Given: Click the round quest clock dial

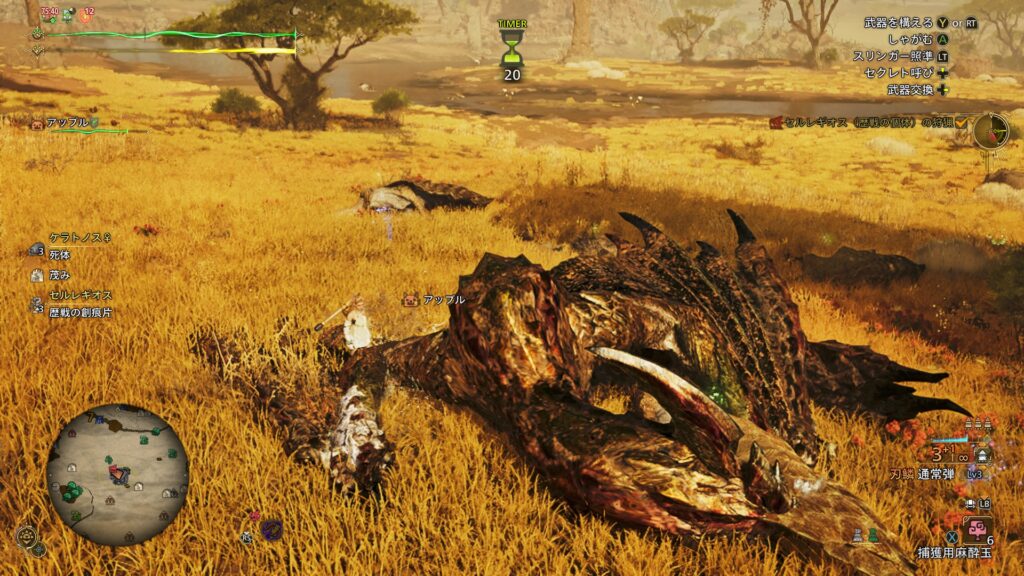Looking at the screenshot, I should point(991,129).
